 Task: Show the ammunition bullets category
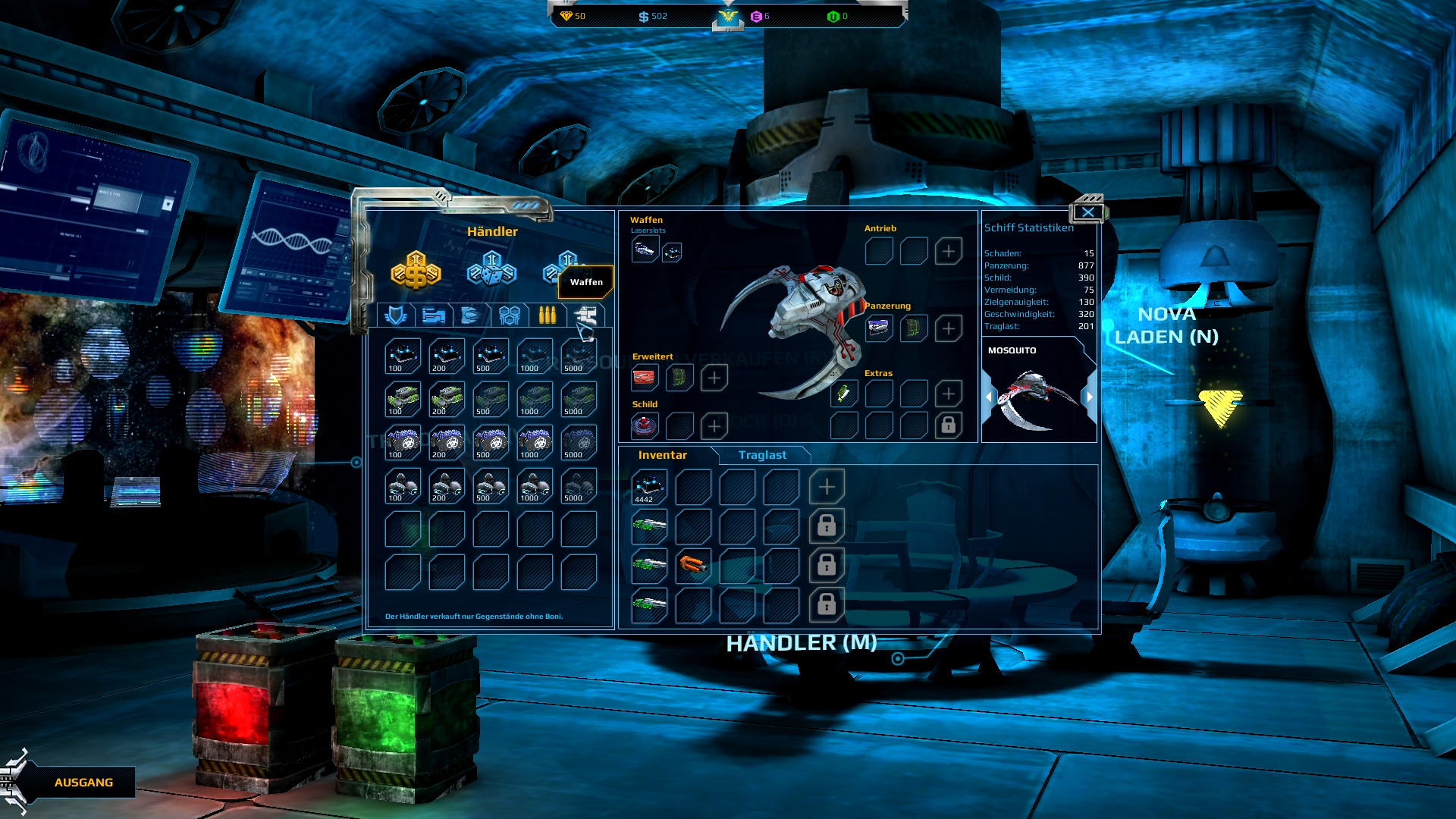[x=547, y=315]
